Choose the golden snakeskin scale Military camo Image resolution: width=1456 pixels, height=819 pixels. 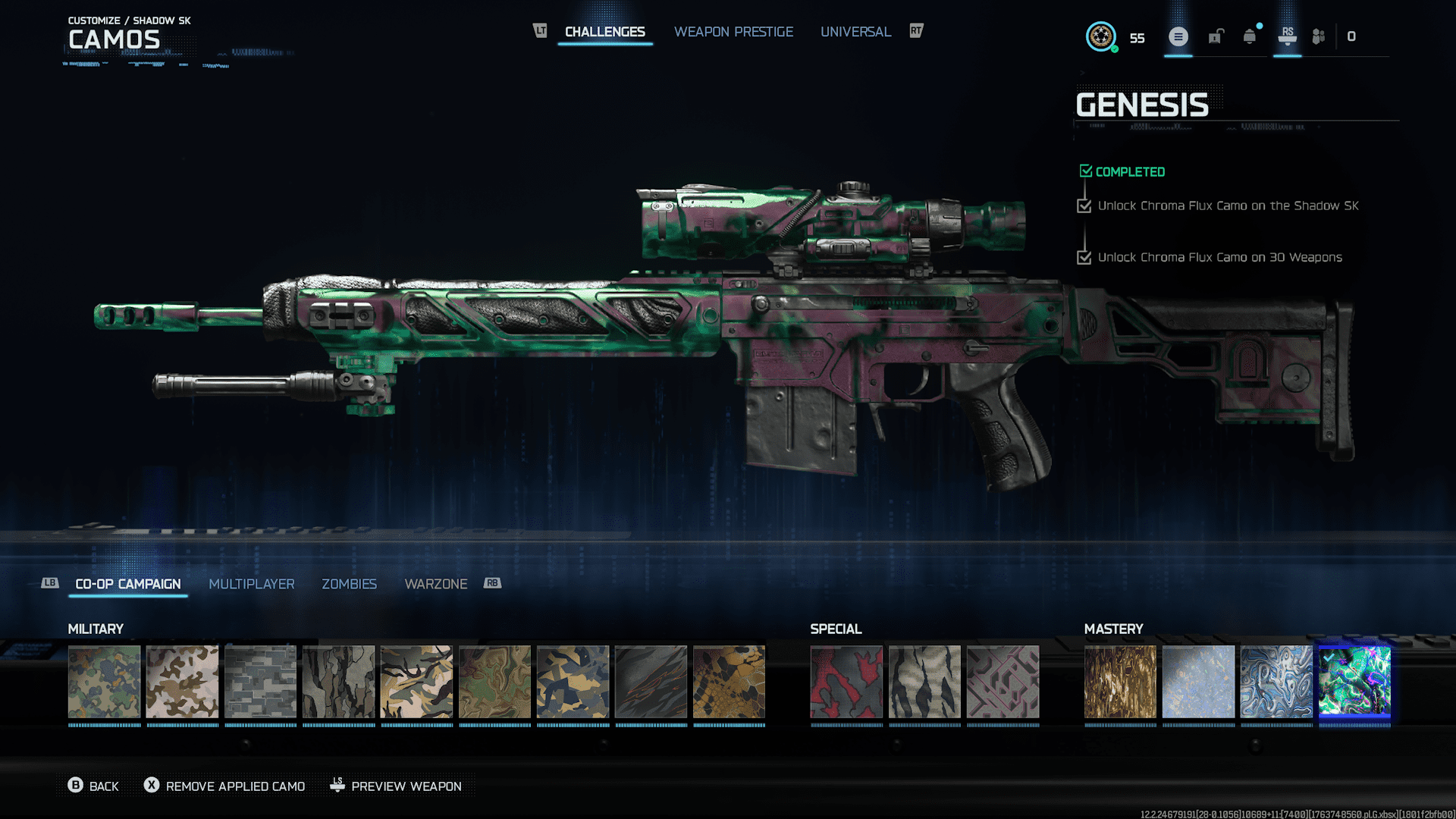730,682
